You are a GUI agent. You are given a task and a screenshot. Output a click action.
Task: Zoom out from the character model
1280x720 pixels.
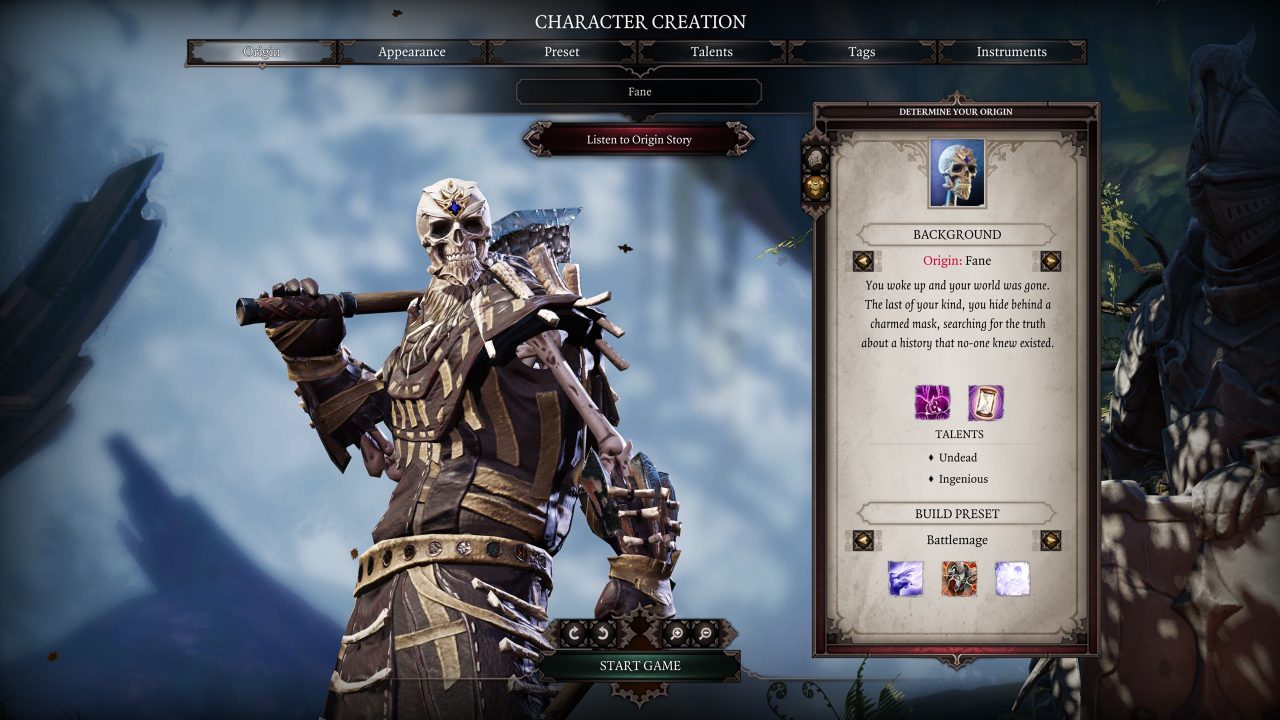click(706, 632)
